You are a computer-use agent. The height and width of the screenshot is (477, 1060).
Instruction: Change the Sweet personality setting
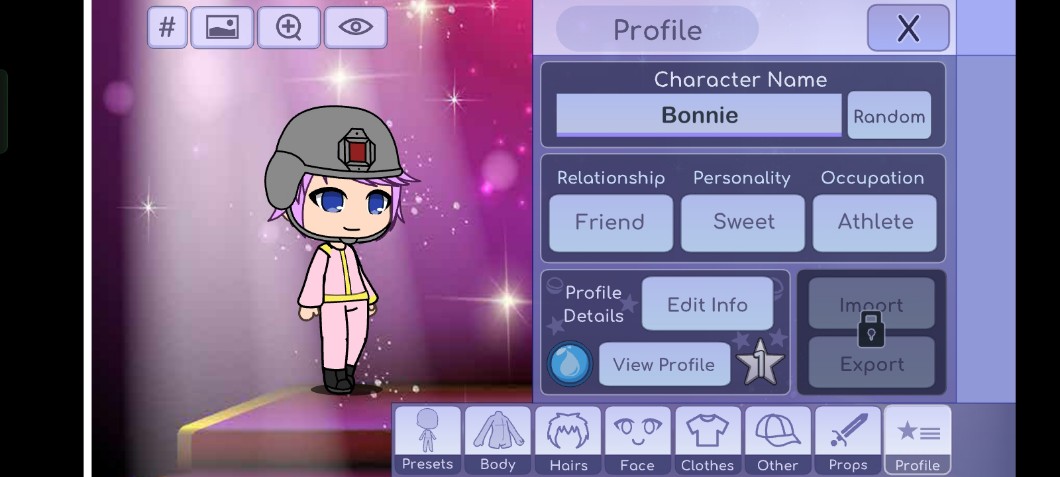tap(743, 222)
